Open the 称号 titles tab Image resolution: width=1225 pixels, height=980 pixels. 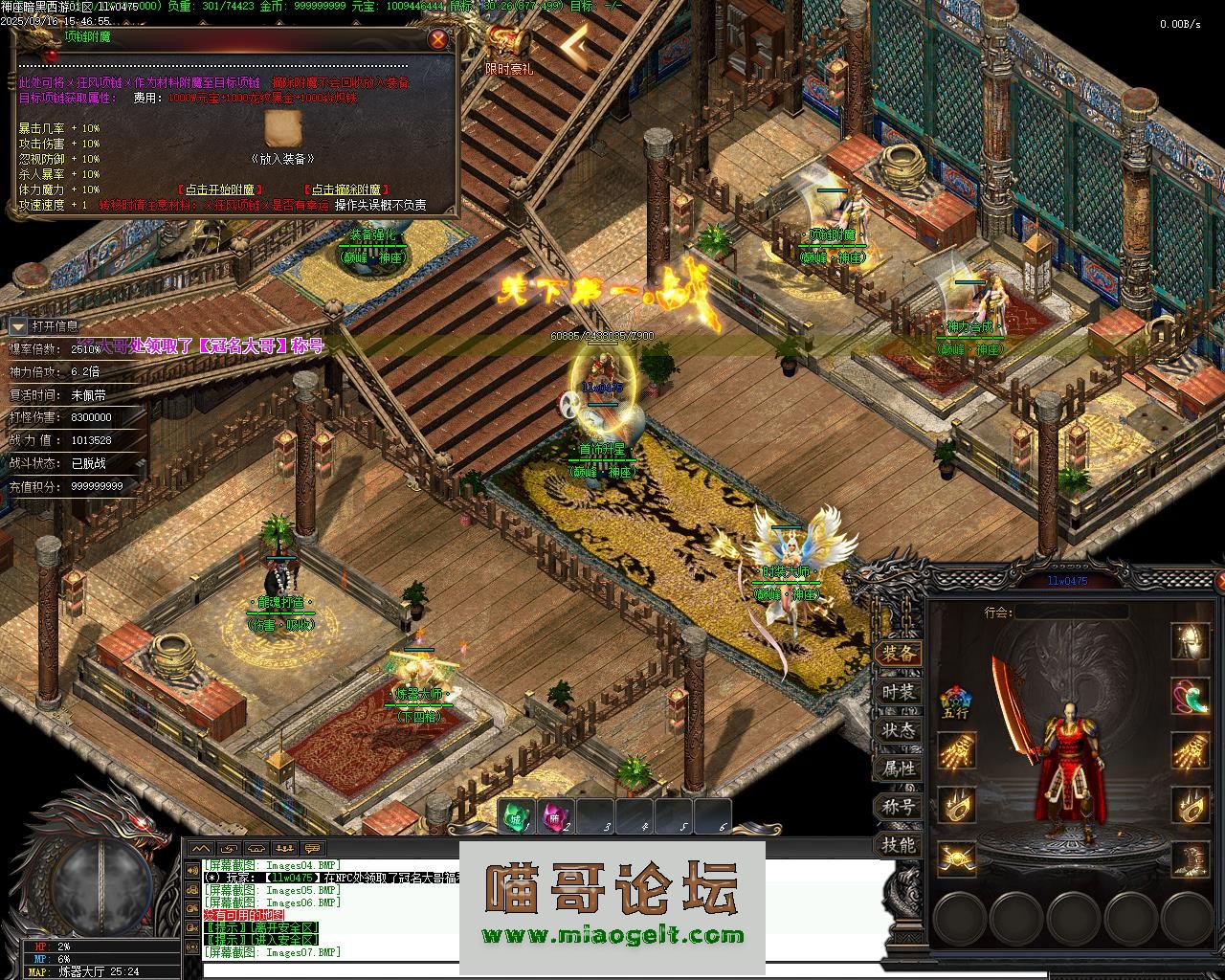click(x=898, y=807)
